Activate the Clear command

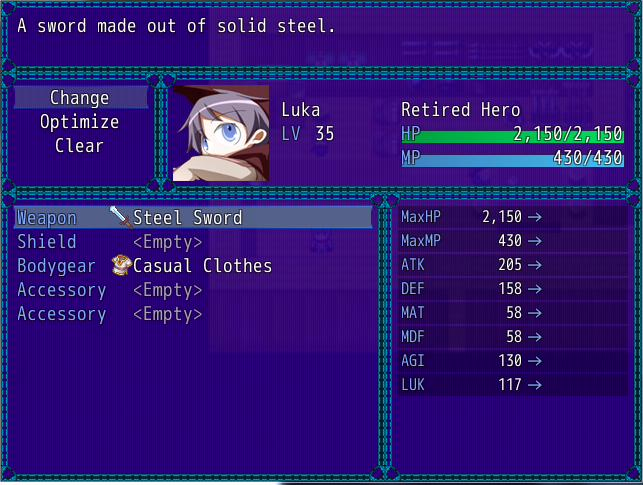click(x=79, y=146)
